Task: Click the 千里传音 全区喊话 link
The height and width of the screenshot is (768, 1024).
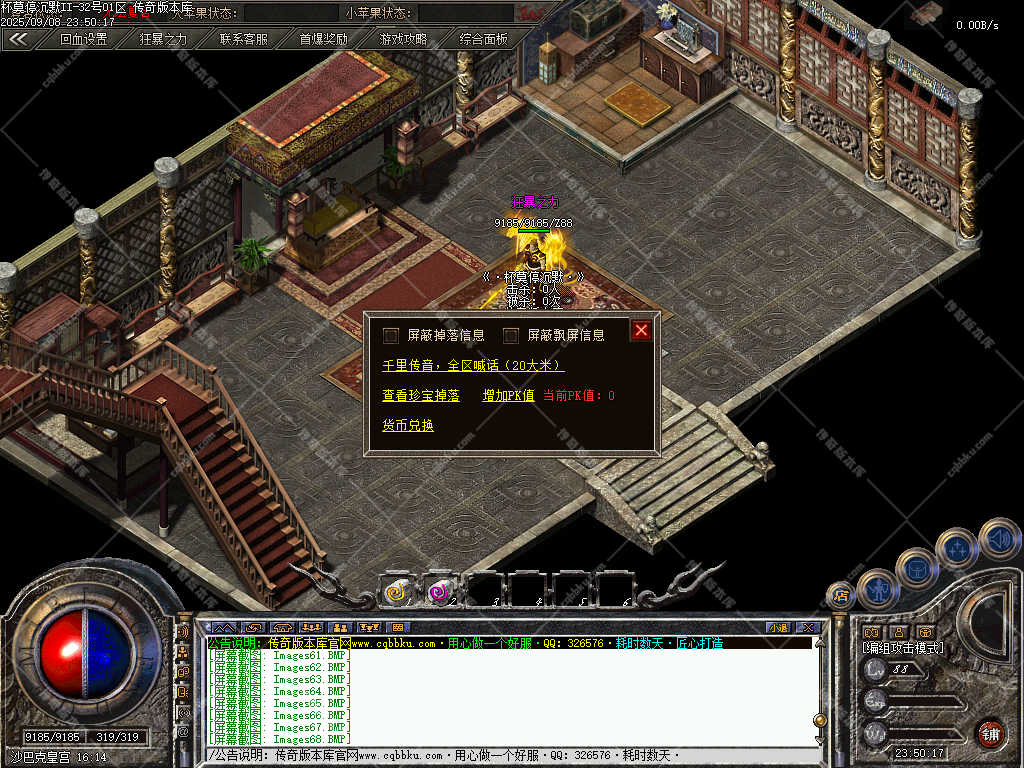Action: [x=473, y=366]
